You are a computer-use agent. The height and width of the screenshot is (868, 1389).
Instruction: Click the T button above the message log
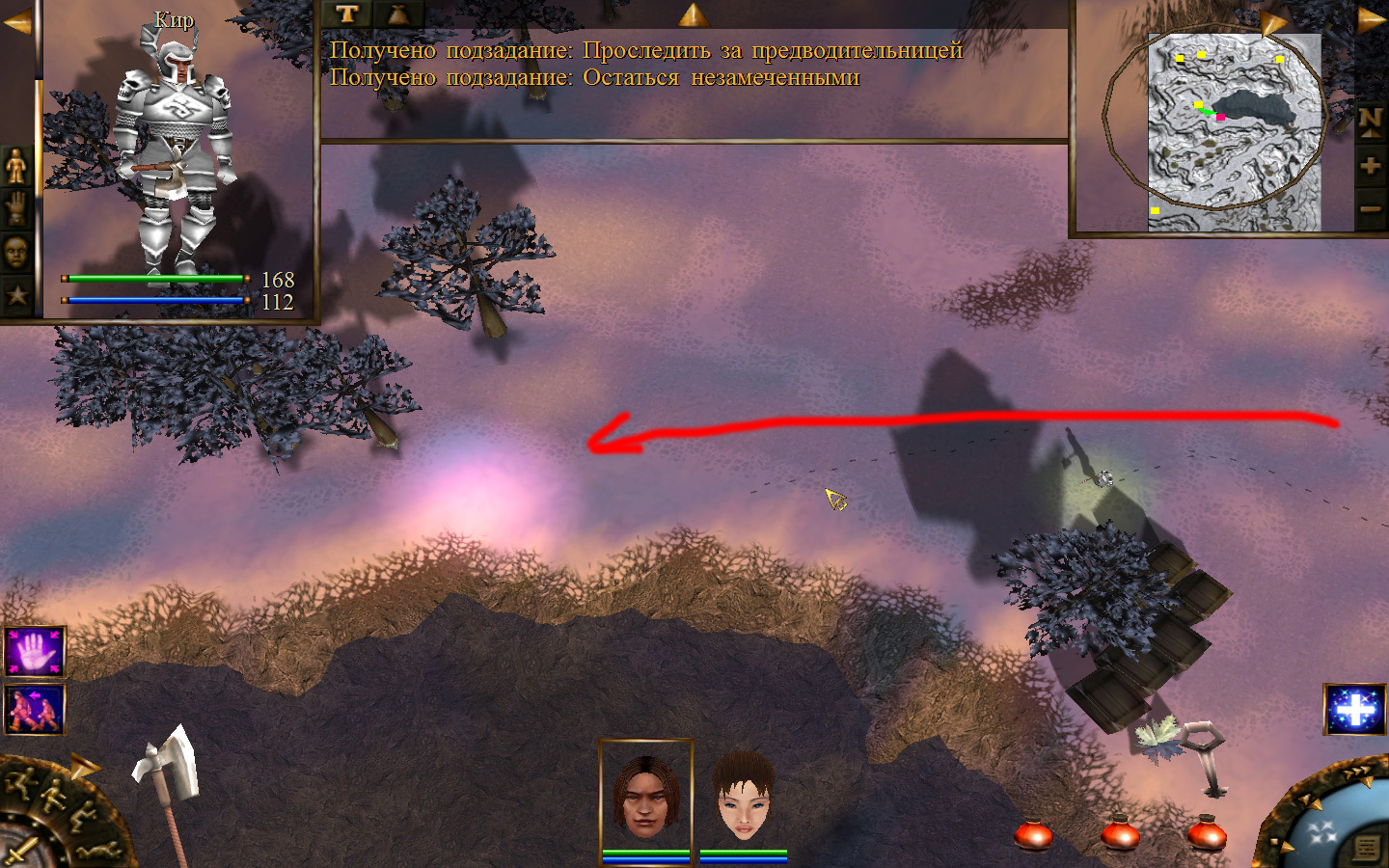click(x=347, y=14)
